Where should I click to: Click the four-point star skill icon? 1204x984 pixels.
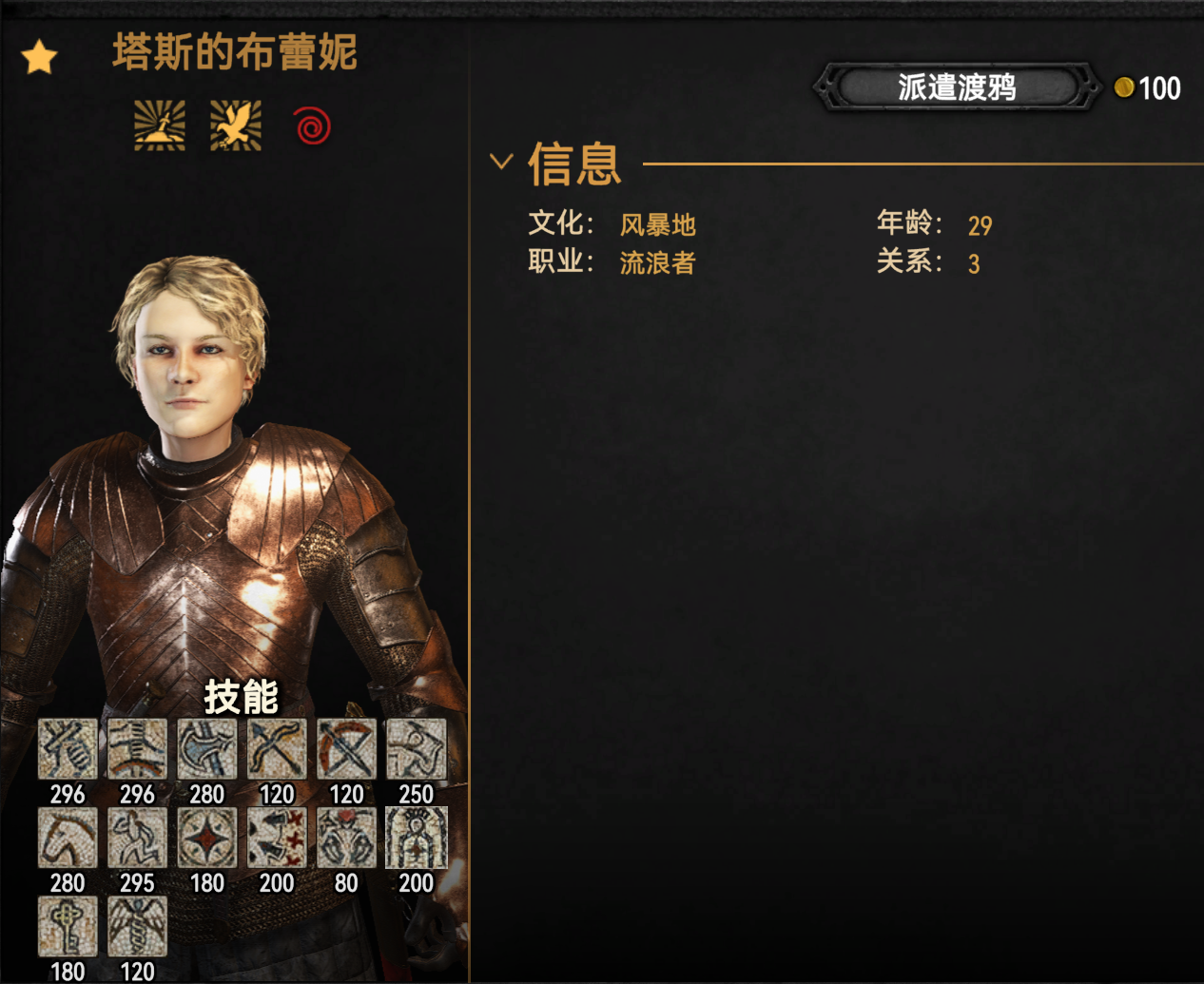point(206,838)
